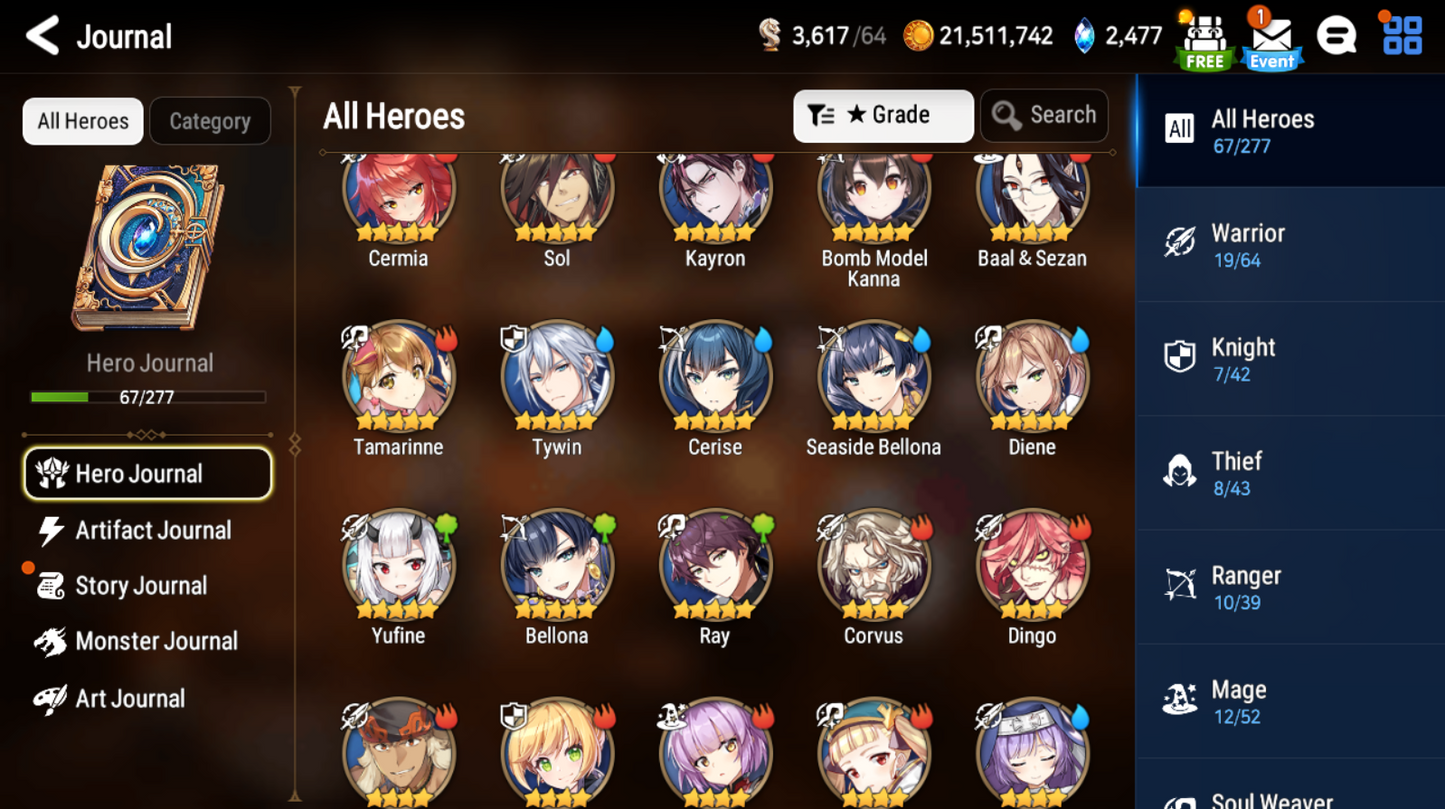Open the Grade filter dropdown
This screenshot has width=1445, height=809.
(x=883, y=115)
